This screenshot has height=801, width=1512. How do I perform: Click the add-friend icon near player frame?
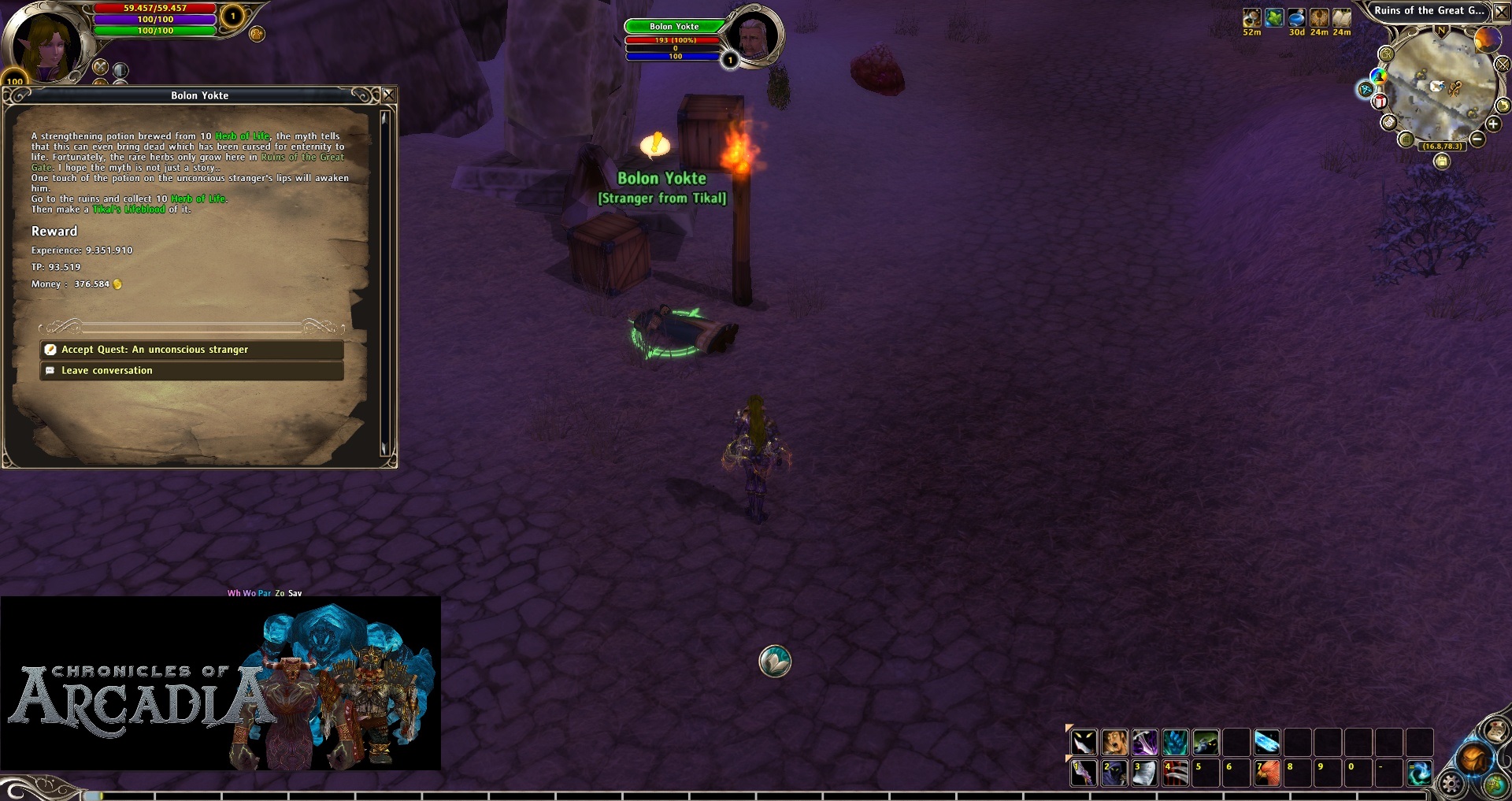257,34
